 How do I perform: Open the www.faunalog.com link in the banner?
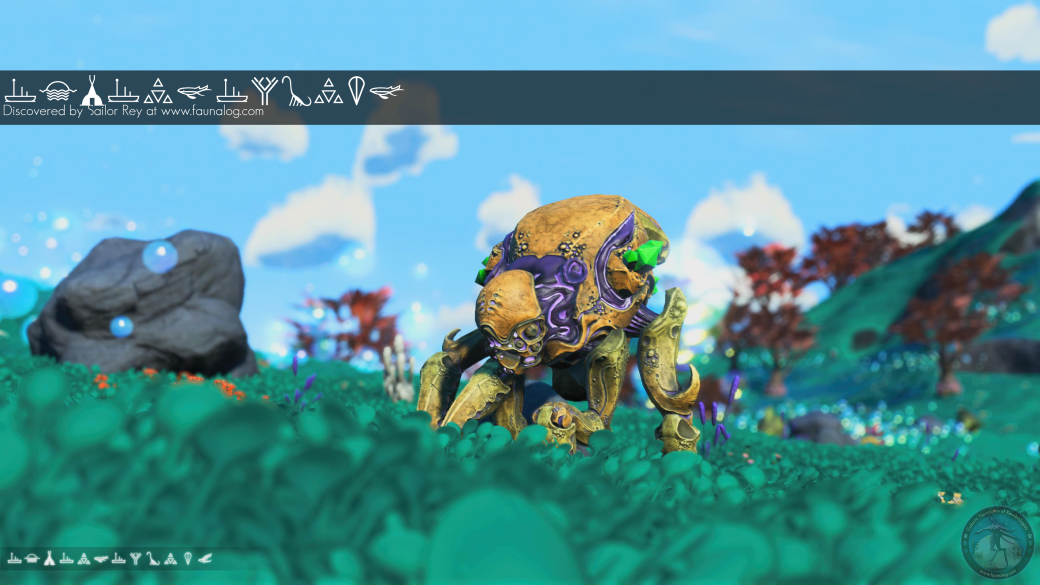212,112
